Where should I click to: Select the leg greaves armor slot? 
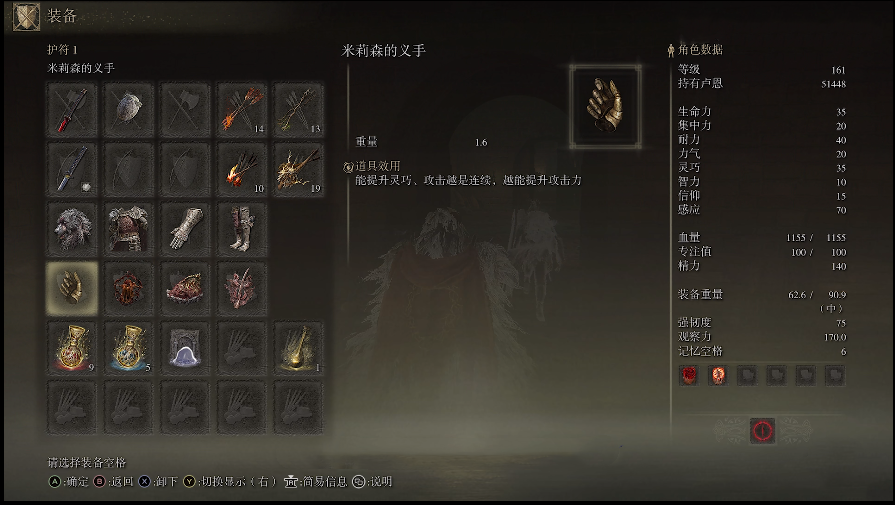(x=242, y=229)
